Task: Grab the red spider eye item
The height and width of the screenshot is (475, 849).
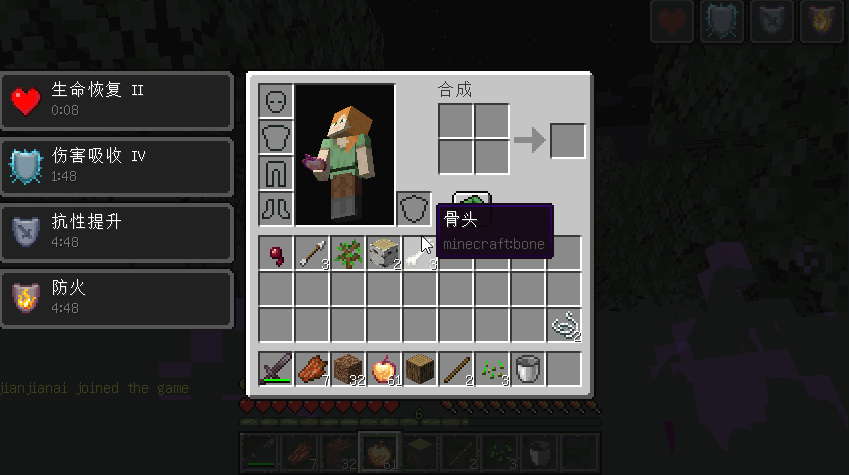Action: tap(276, 254)
